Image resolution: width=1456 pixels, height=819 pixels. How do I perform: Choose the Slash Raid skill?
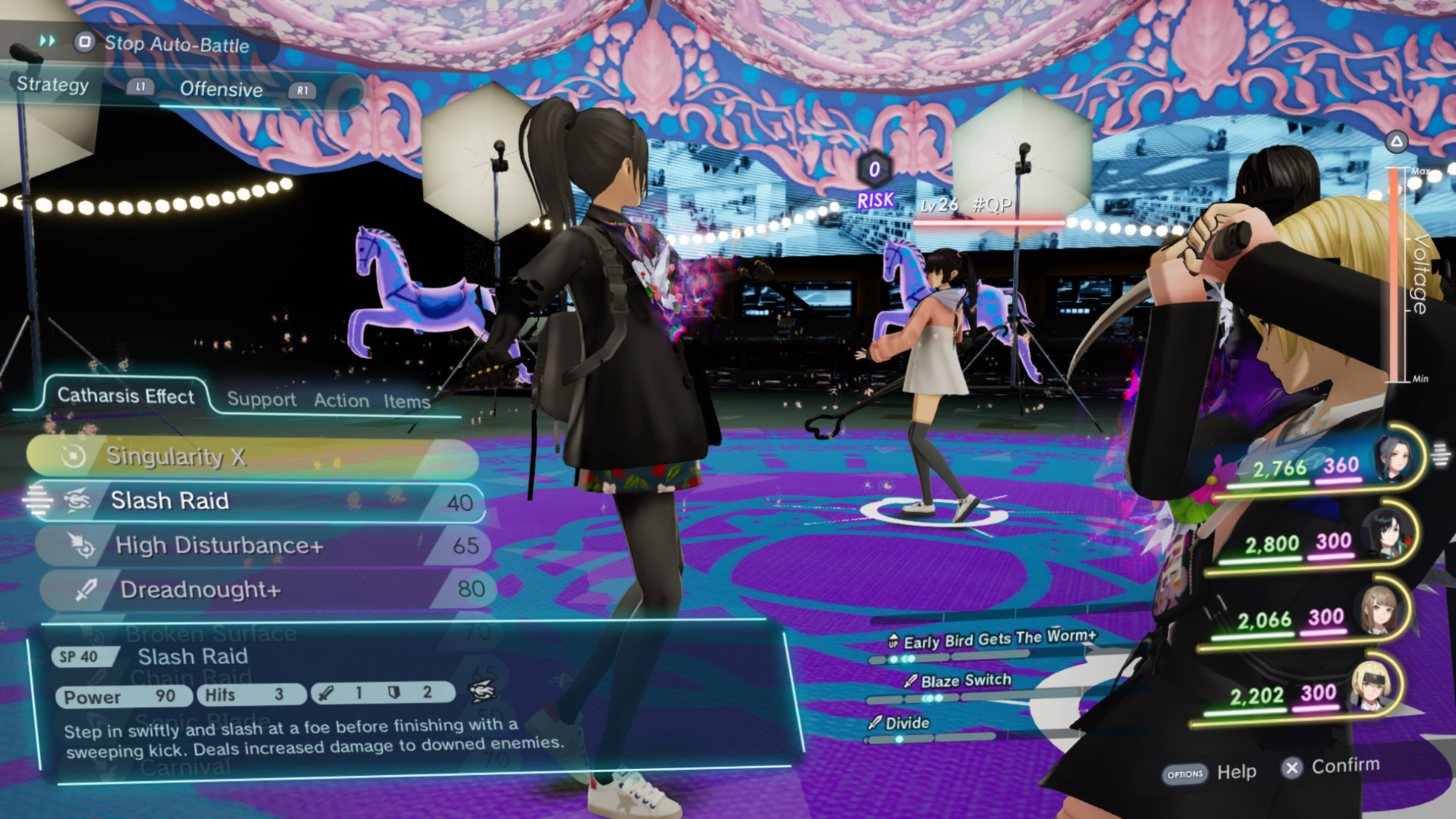pos(257,501)
